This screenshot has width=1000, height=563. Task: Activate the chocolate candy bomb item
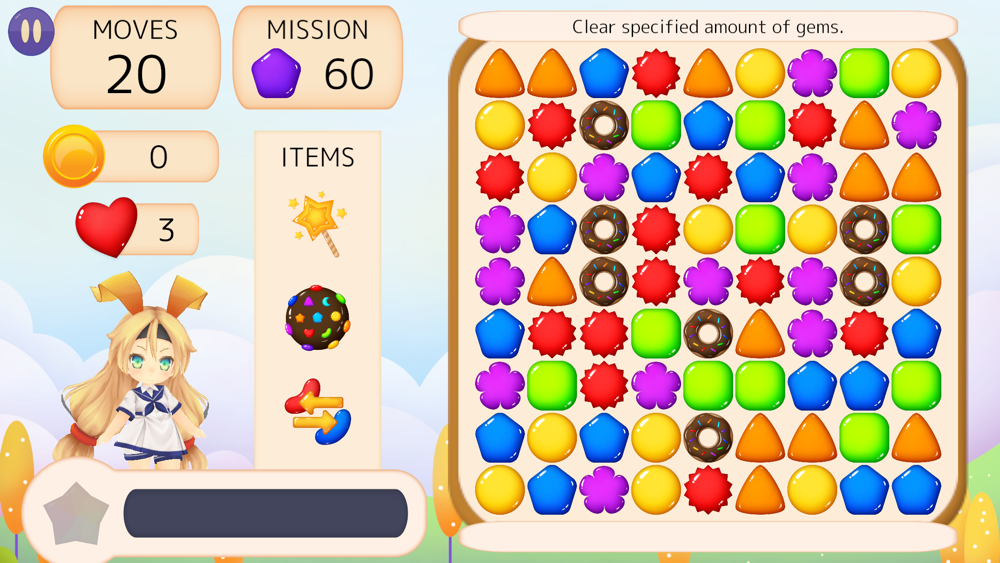click(317, 318)
